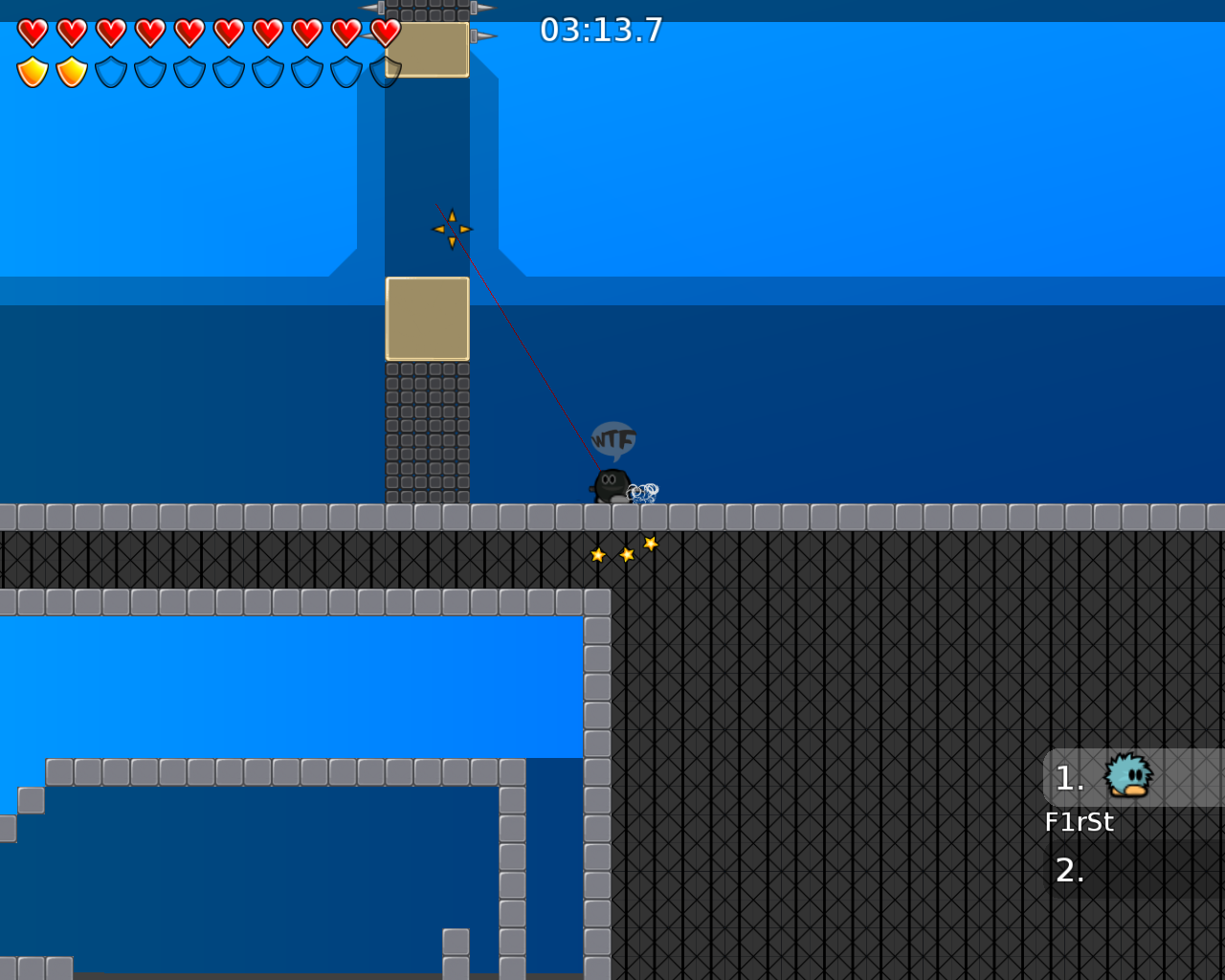Click the blue penguin avatar on the scoreboard
Screen dimensions: 1225x980
coord(1125,777)
